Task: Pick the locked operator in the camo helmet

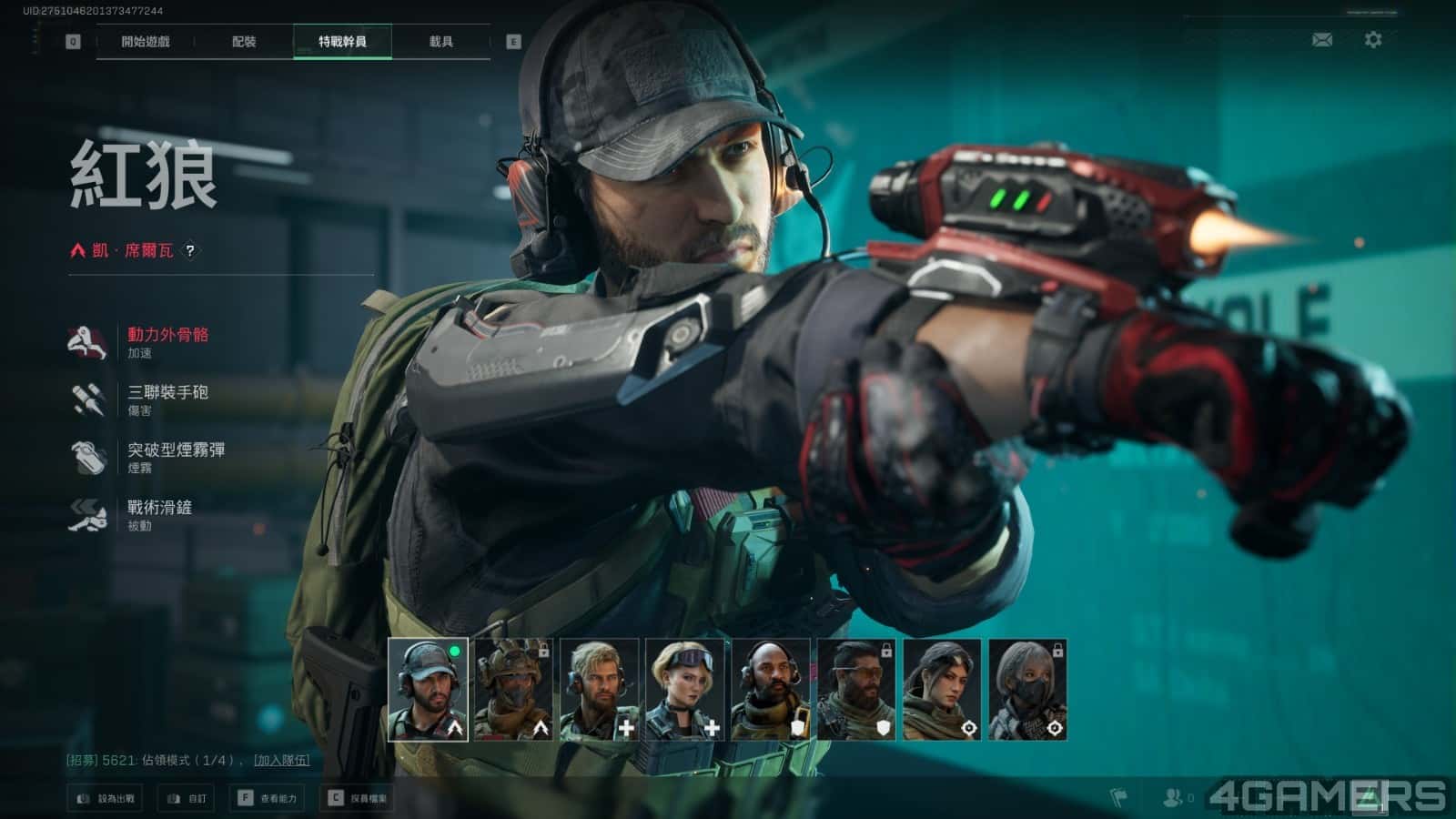Action: pos(513,689)
